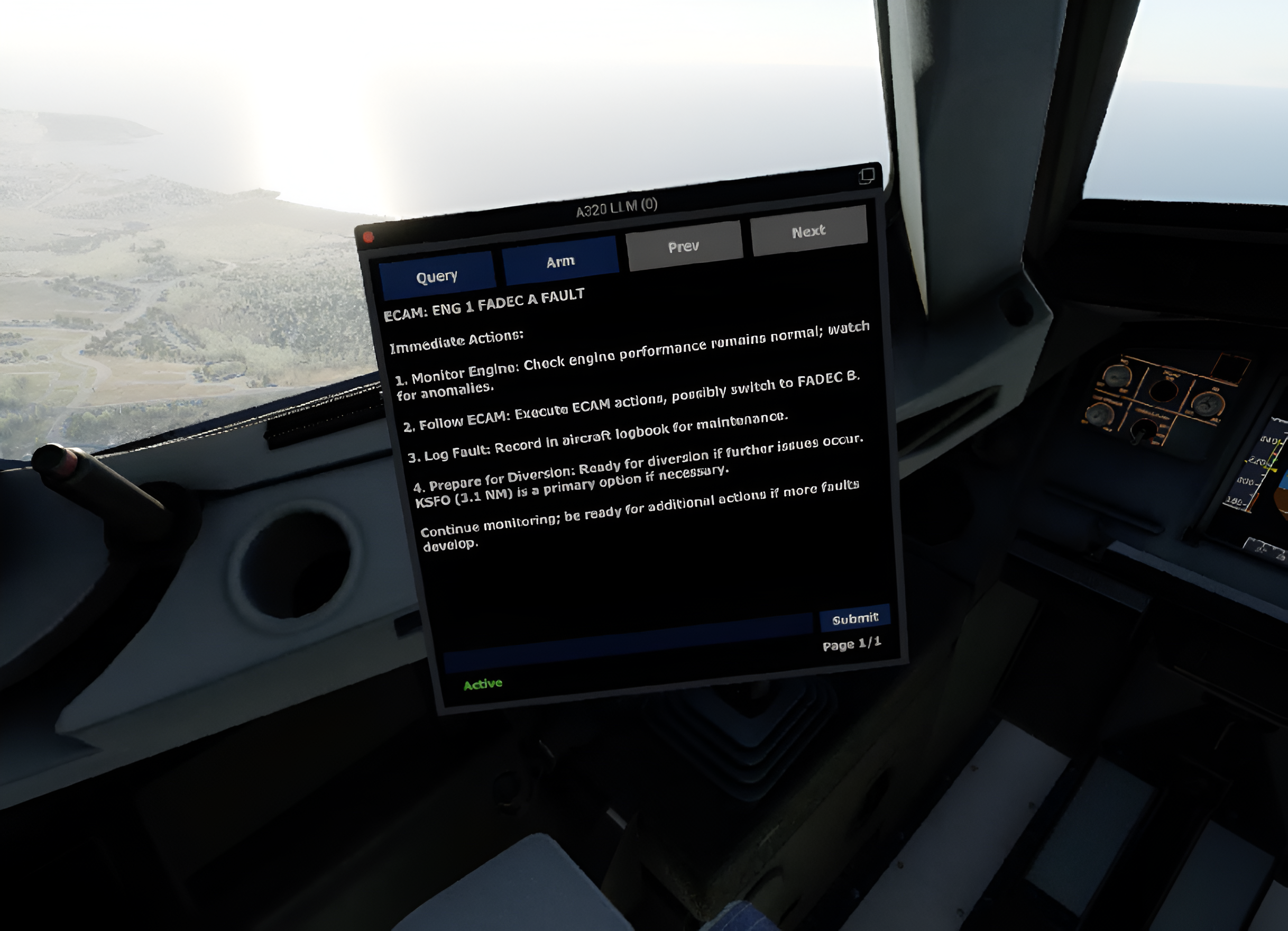1288x931 pixels.
Task: Submit the query text
Action: click(854, 618)
